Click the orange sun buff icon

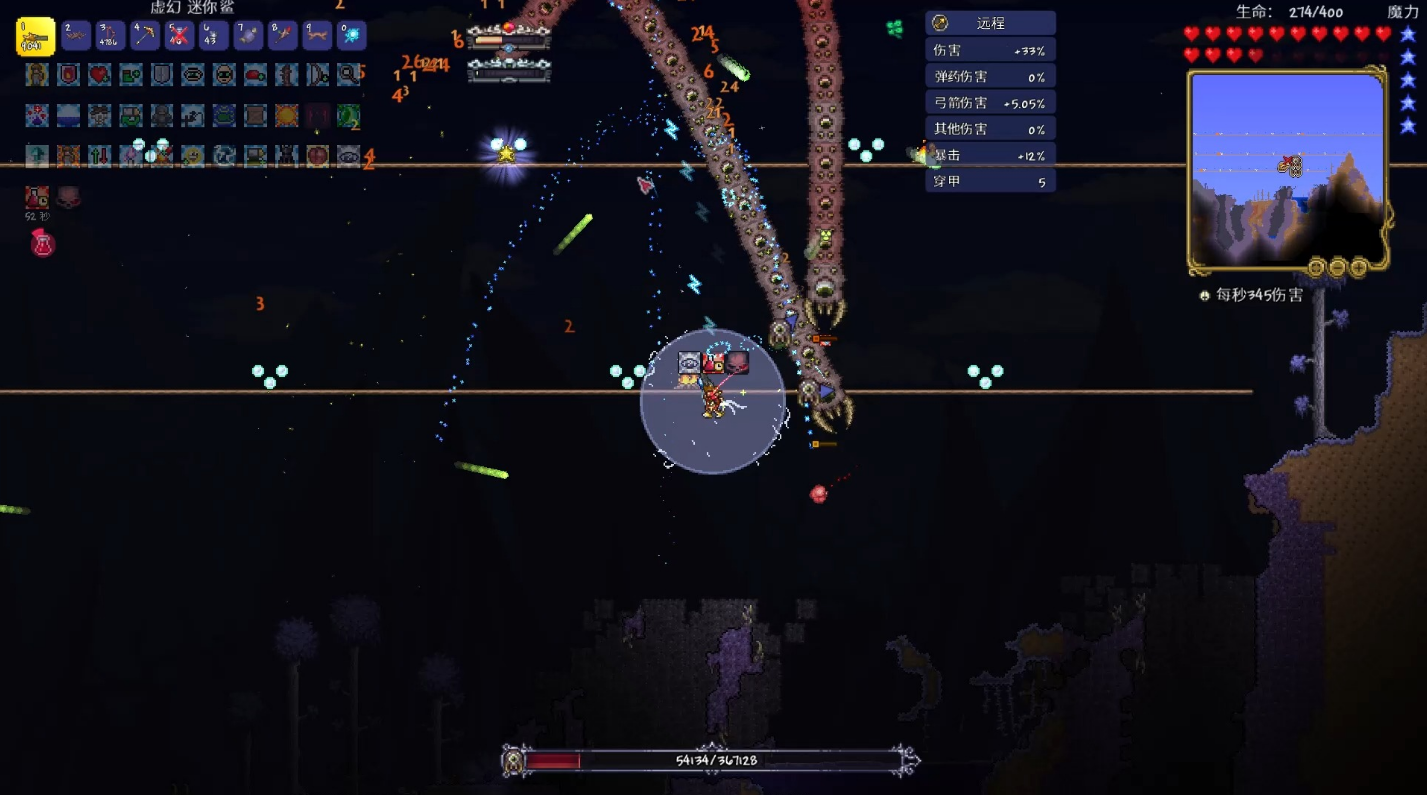(286, 115)
